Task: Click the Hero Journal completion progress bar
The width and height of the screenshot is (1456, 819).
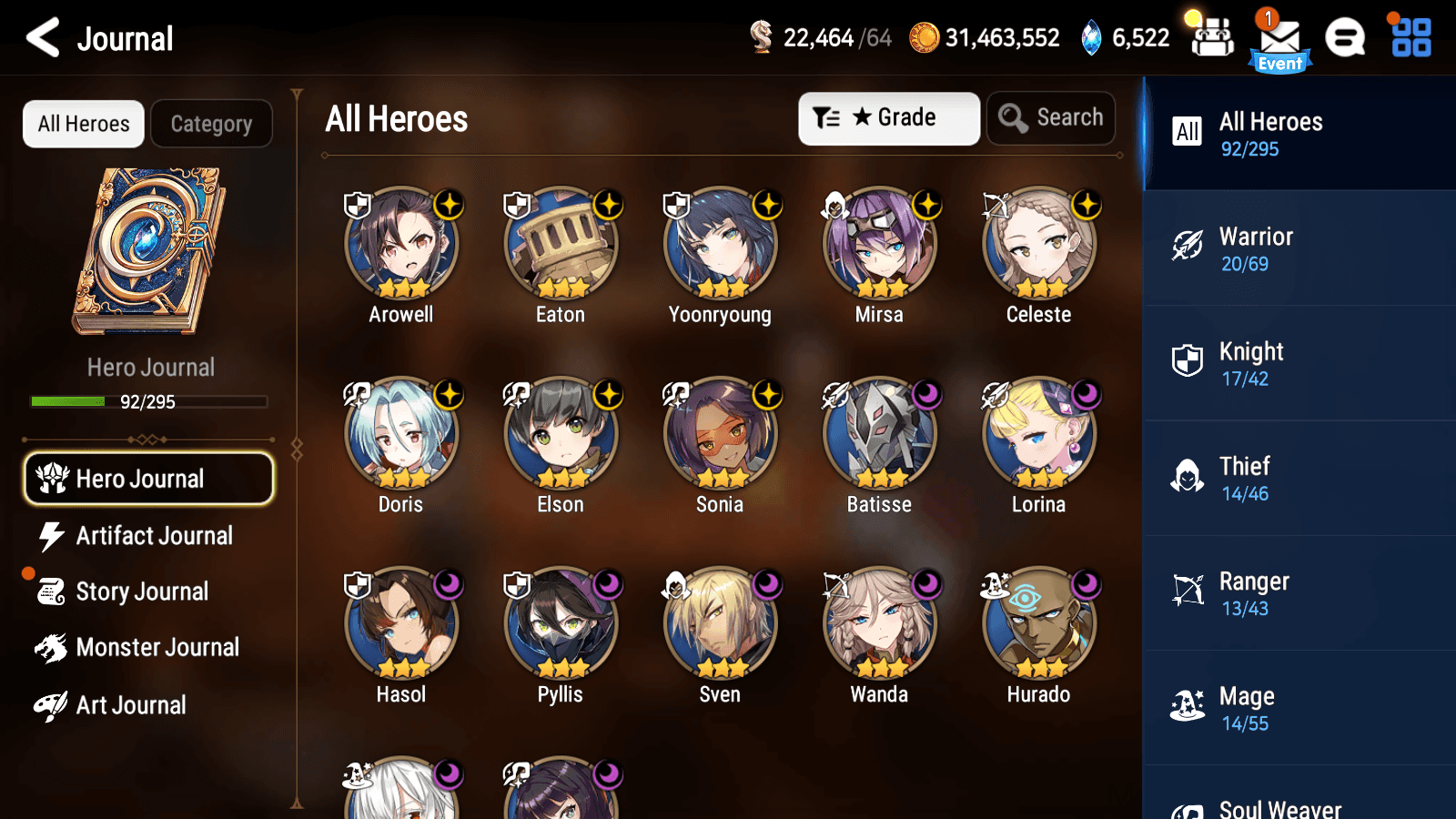Action: (x=148, y=401)
